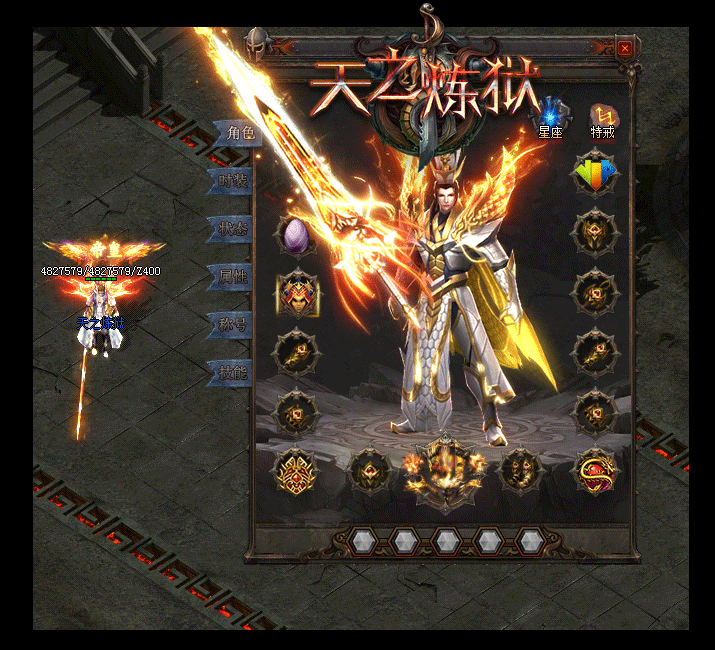Select the purple egg equipment slot

[x=297, y=236]
